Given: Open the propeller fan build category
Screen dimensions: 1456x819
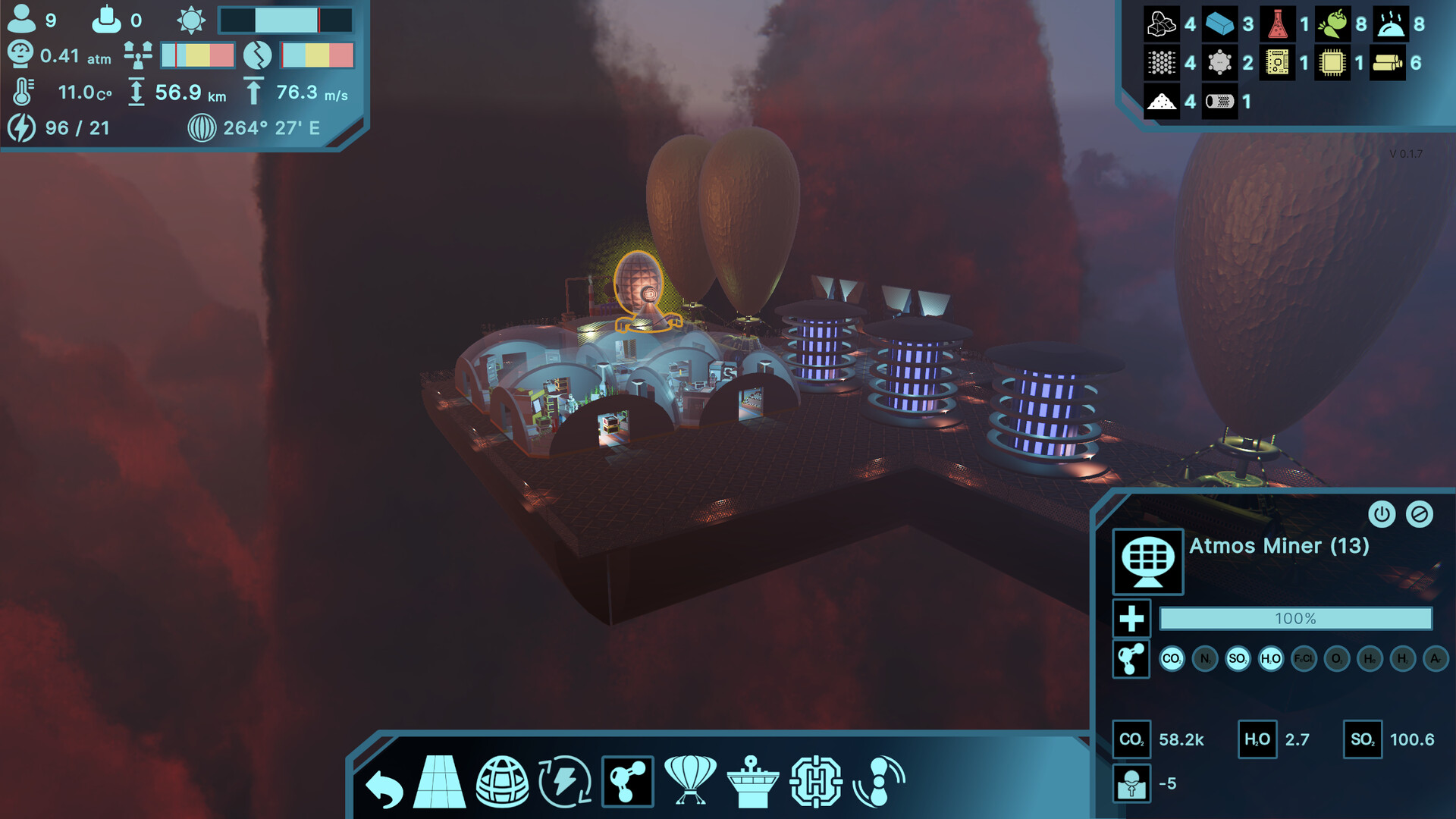Looking at the screenshot, I should 879,782.
